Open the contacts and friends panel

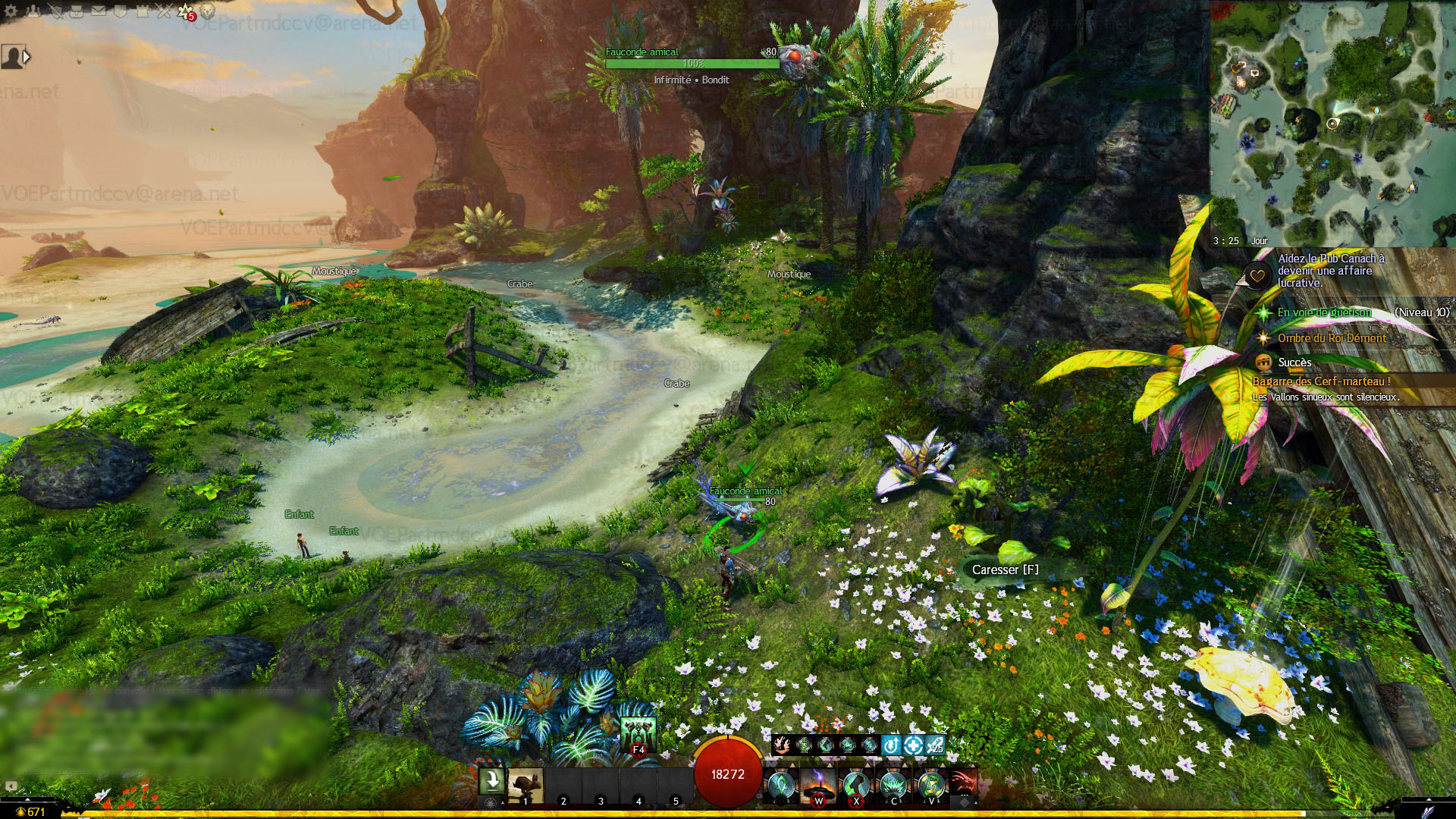(x=33, y=11)
